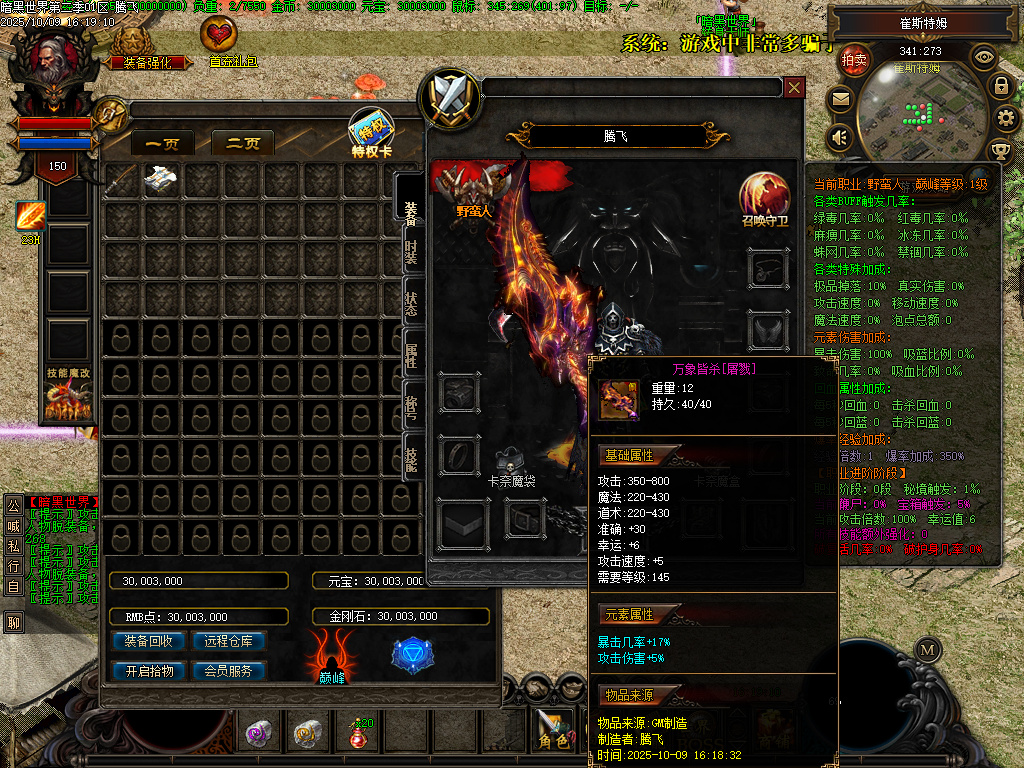Open the 状态 status tab
This screenshot has width=1024, height=768.
tap(411, 304)
